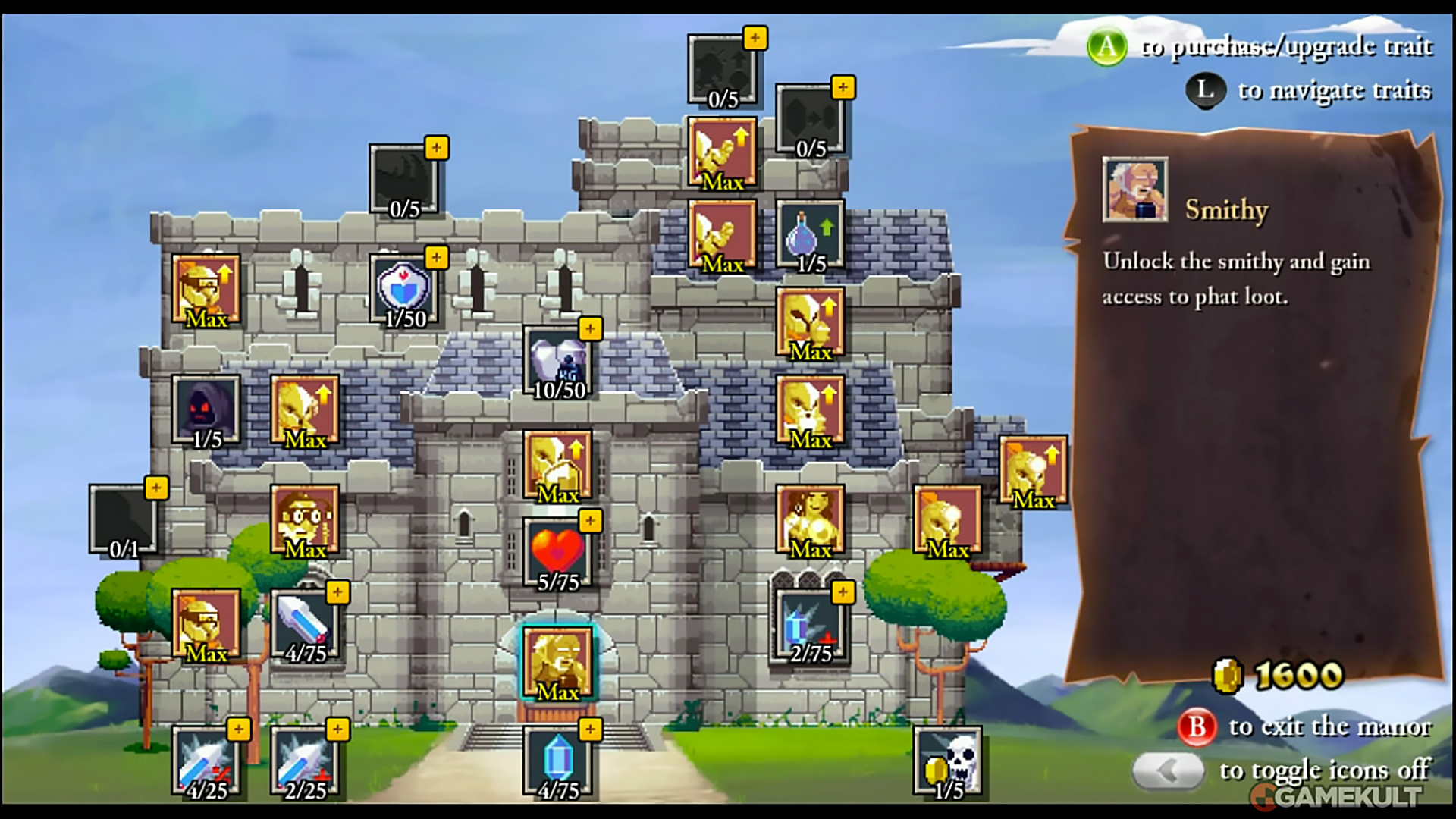
Task: Select the sword 4/75 attack upgrade
Action: click(305, 625)
